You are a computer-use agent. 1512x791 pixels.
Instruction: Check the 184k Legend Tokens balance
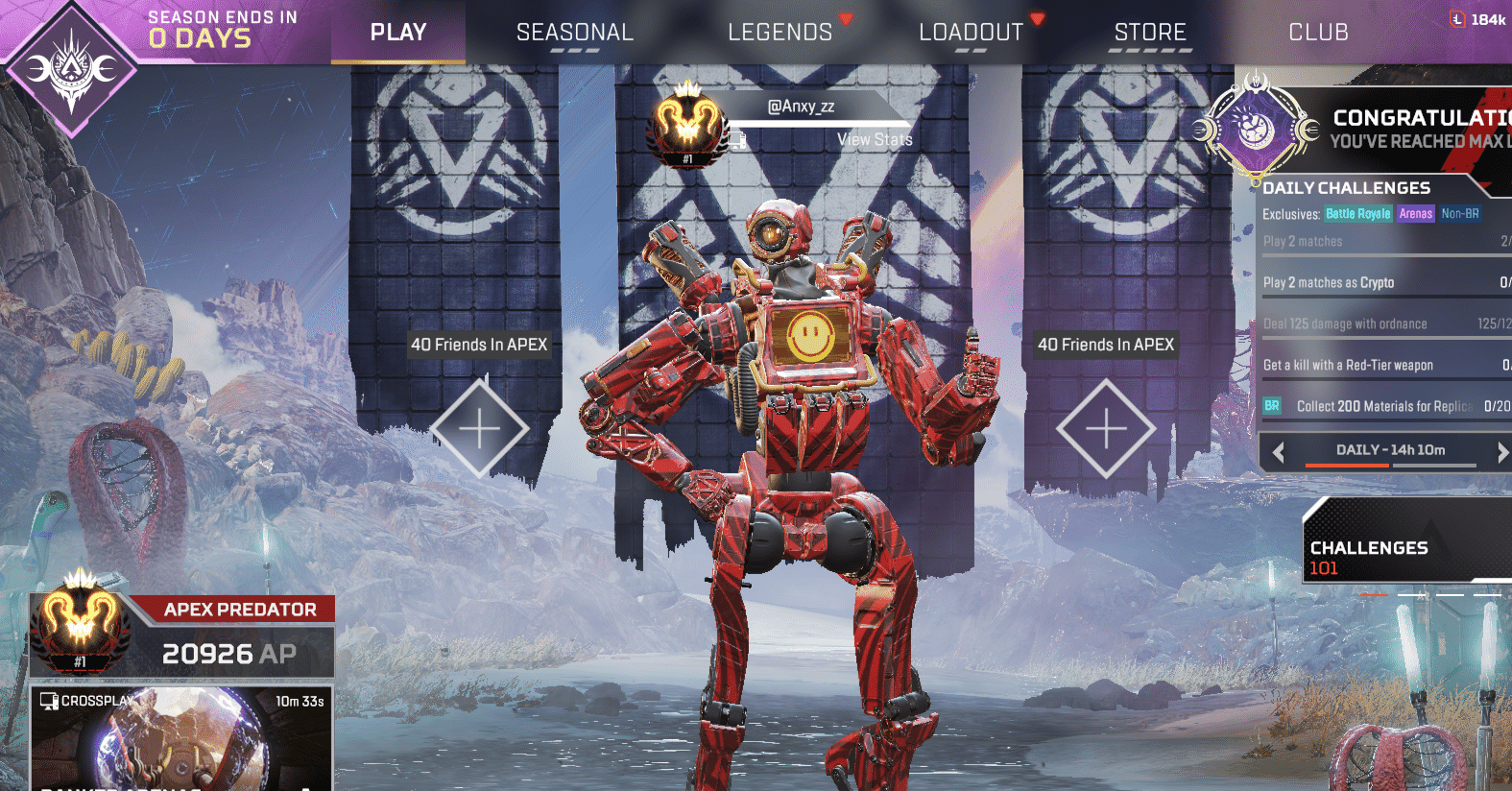point(1478,19)
